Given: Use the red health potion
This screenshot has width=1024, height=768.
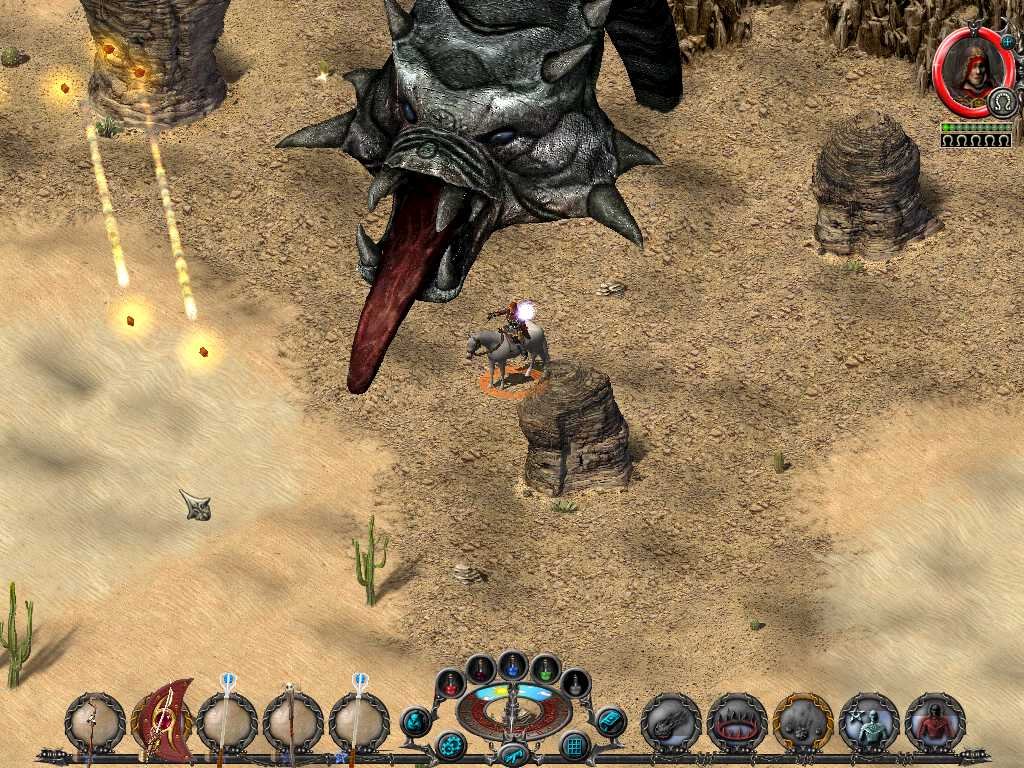Looking at the screenshot, I should [x=451, y=682].
